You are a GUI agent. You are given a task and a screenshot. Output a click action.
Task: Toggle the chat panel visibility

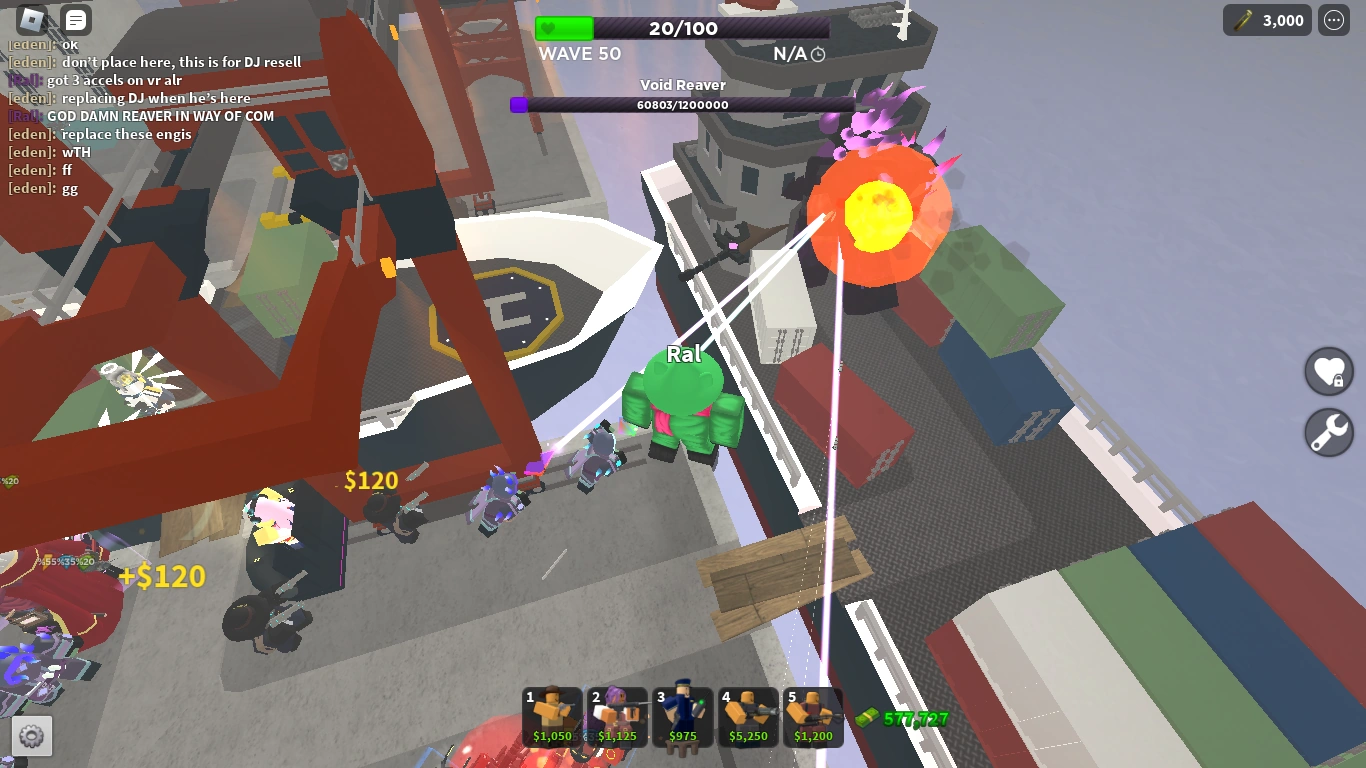click(75, 19)
